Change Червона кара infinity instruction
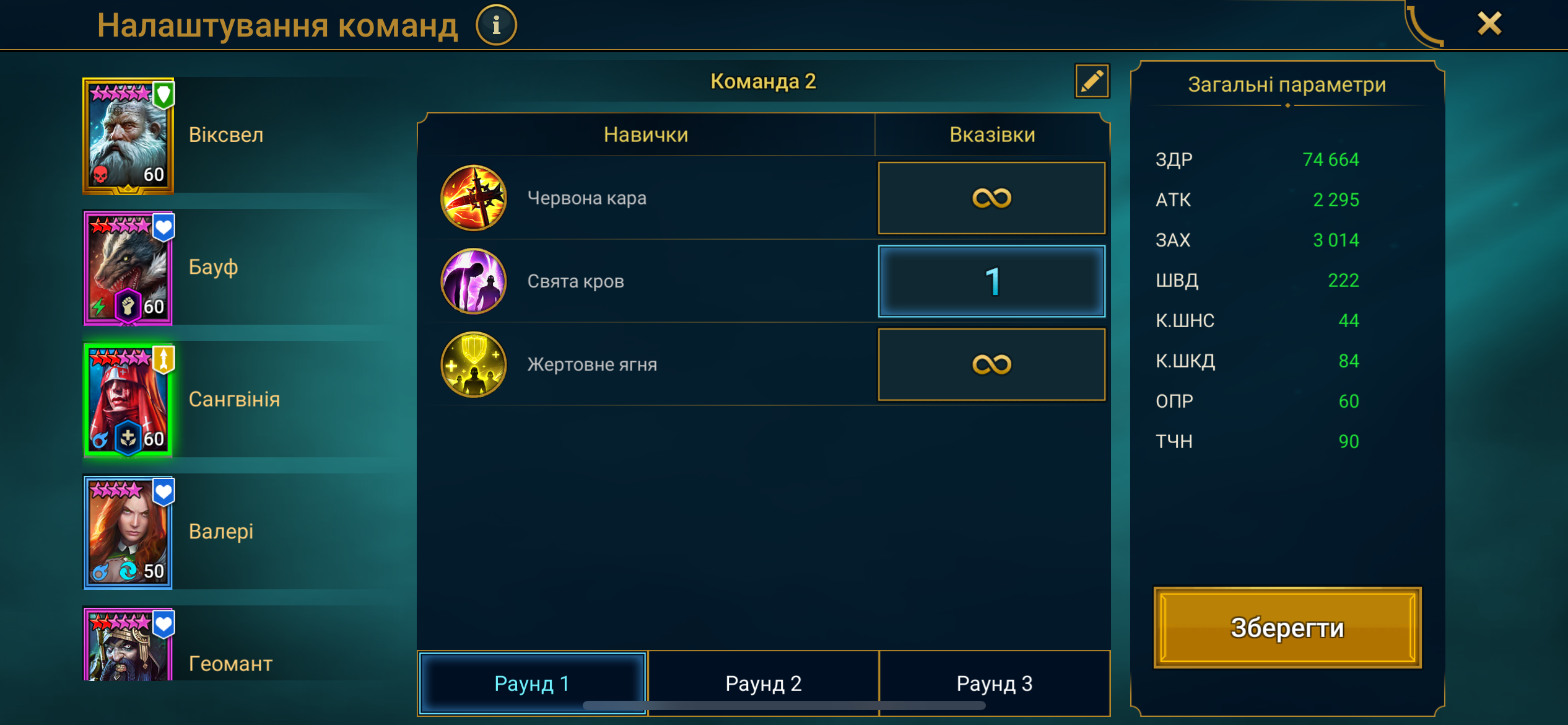Screen dimensions: 1568x725 [991, 198]
